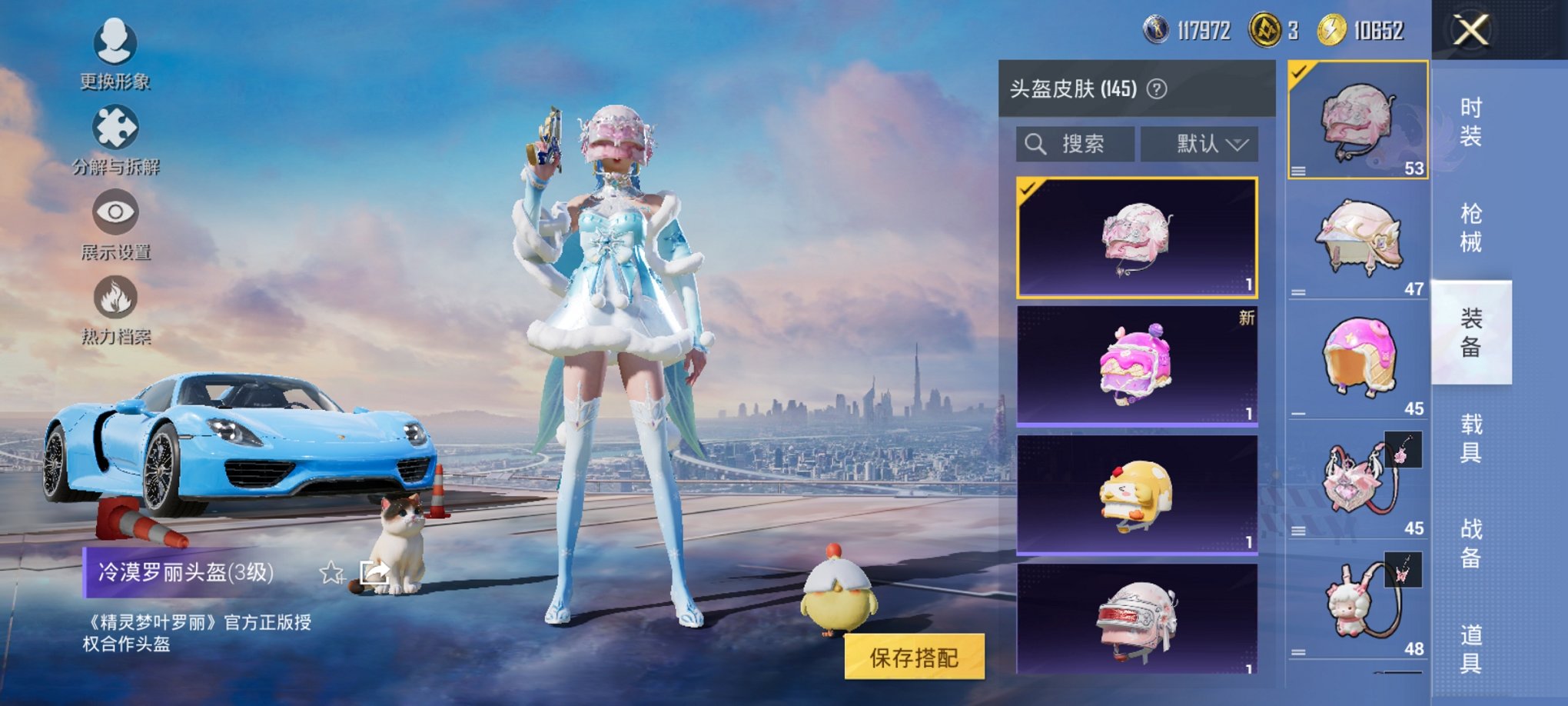Open the 搜索 search for helmet skins
Viewport: 1568px width, 706px height.
1075,145
